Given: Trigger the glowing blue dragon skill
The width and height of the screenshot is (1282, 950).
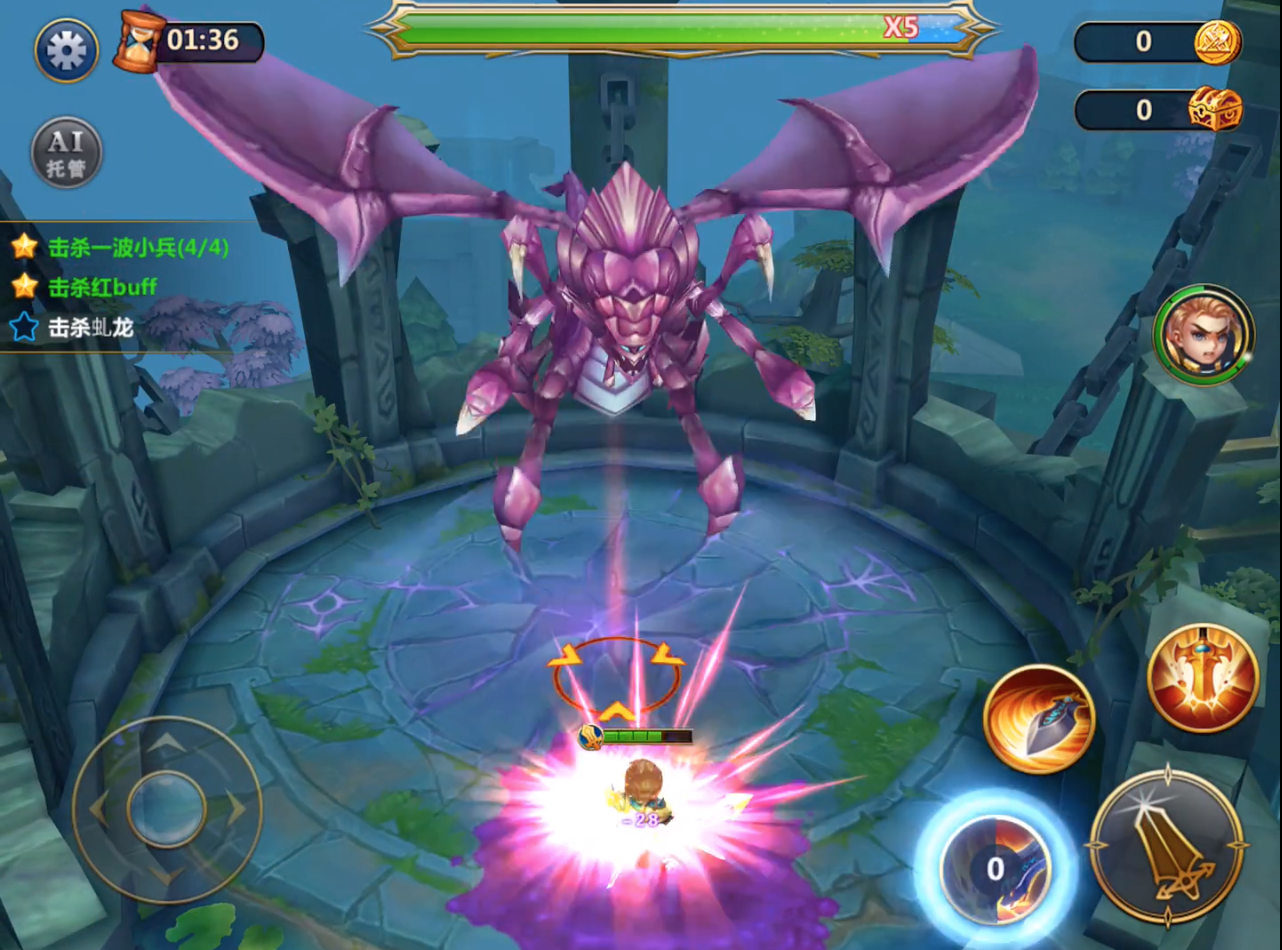Looking at the screenshot, I should pos(995,867).
